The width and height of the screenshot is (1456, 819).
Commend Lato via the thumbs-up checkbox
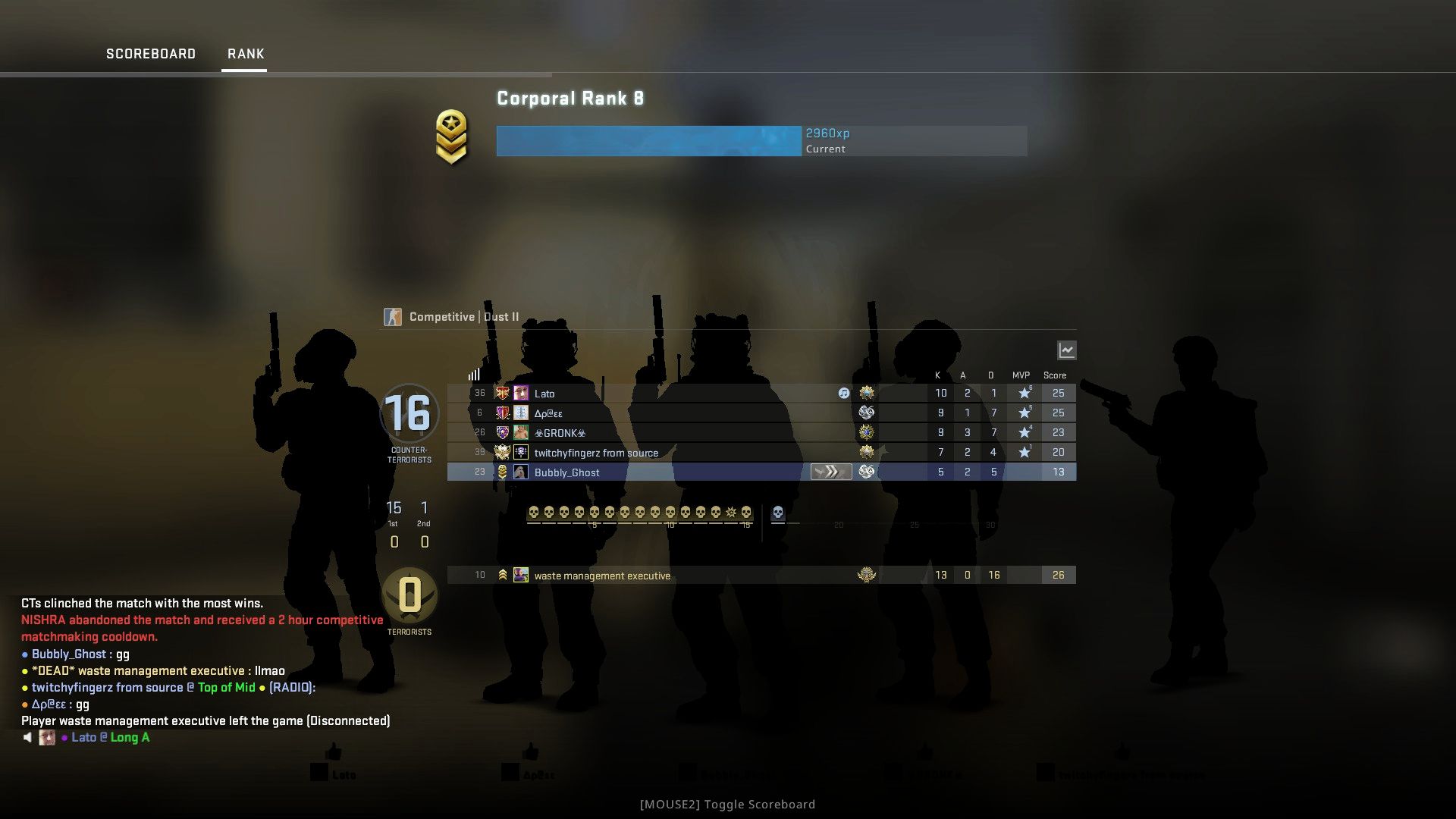point(317,772)
